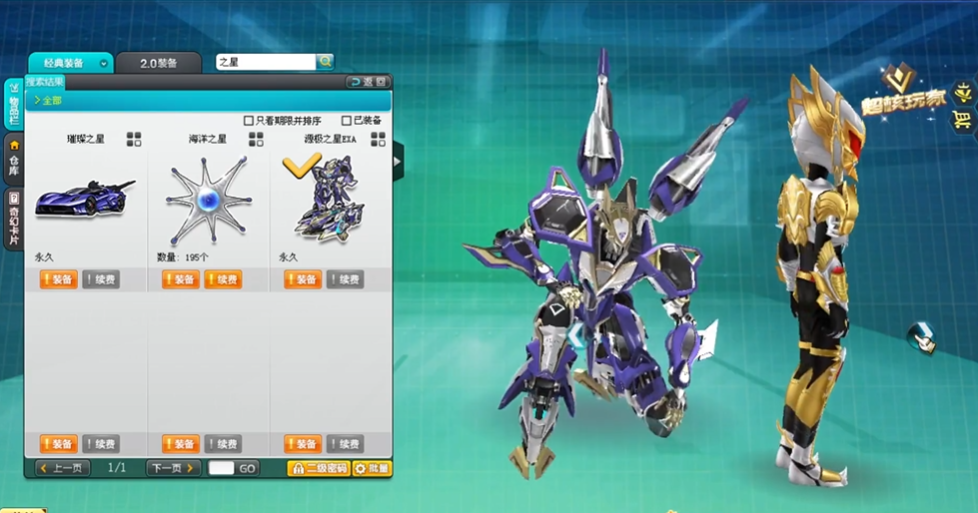Open the 二级密码 secondary password button

point(319,468)
